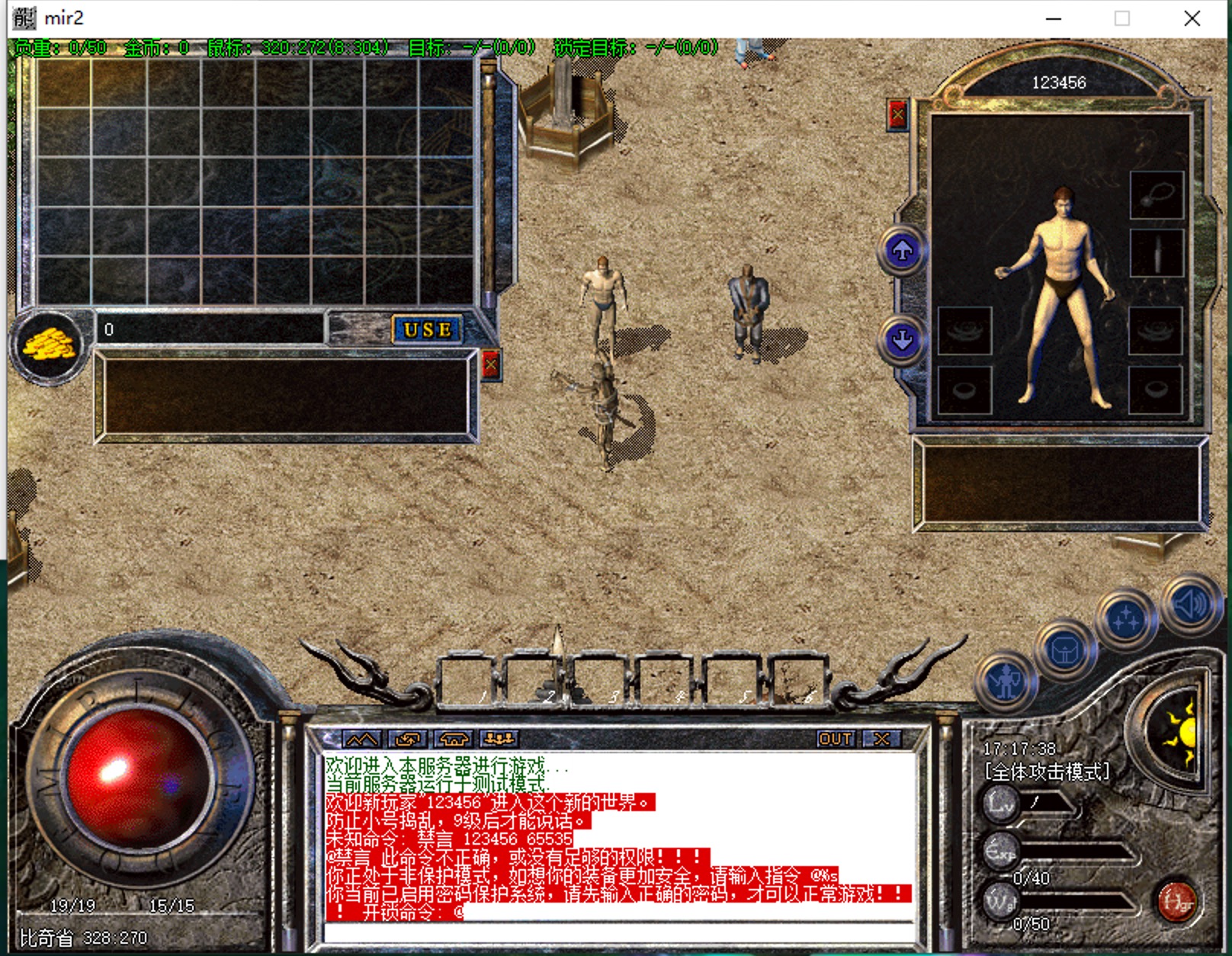Click the blue up arrow button
This screenshot has width=1232, height=956.
point(903,250)
